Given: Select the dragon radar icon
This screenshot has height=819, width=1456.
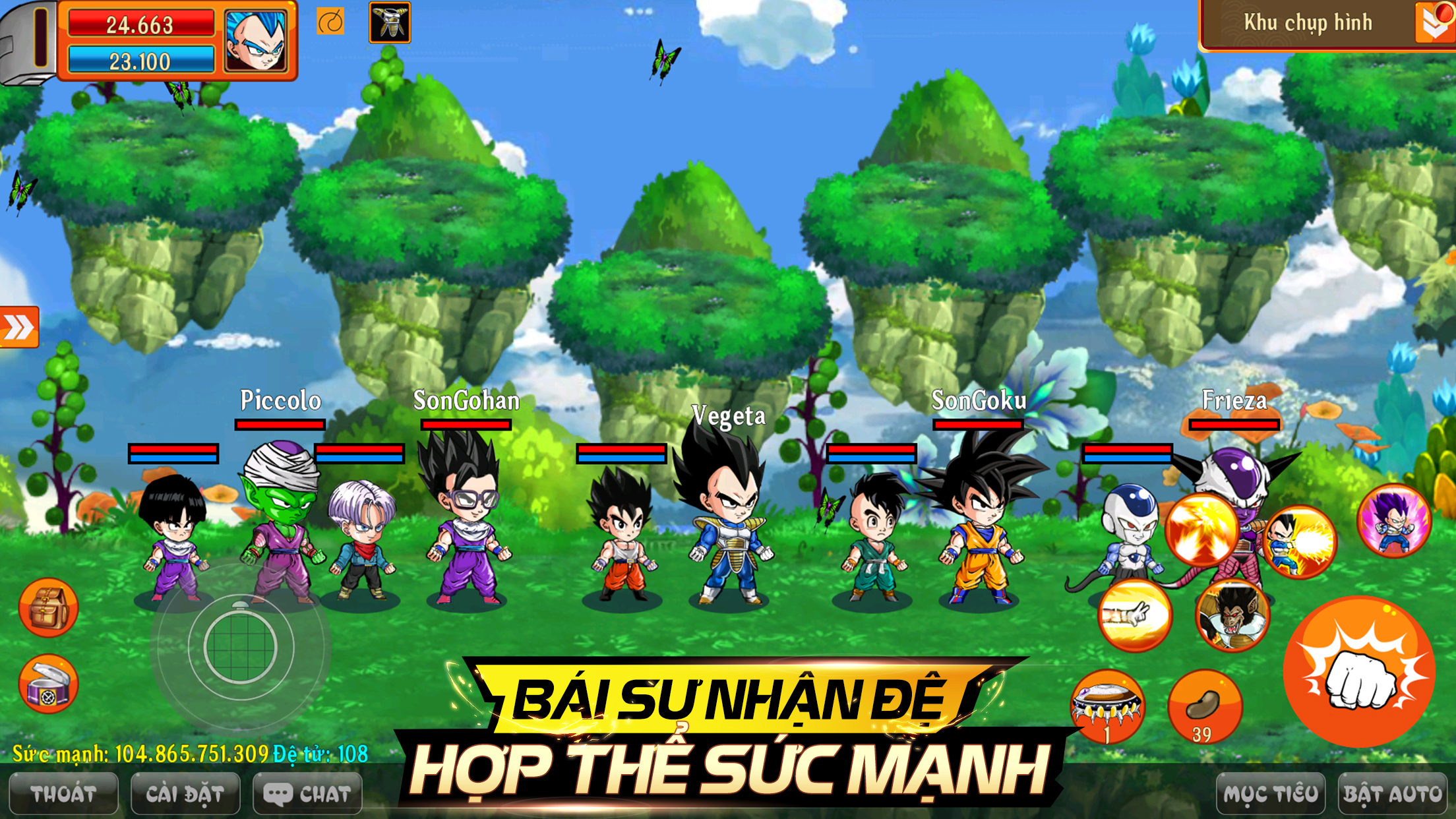Looking at the screenshot, I should [330, 23].
